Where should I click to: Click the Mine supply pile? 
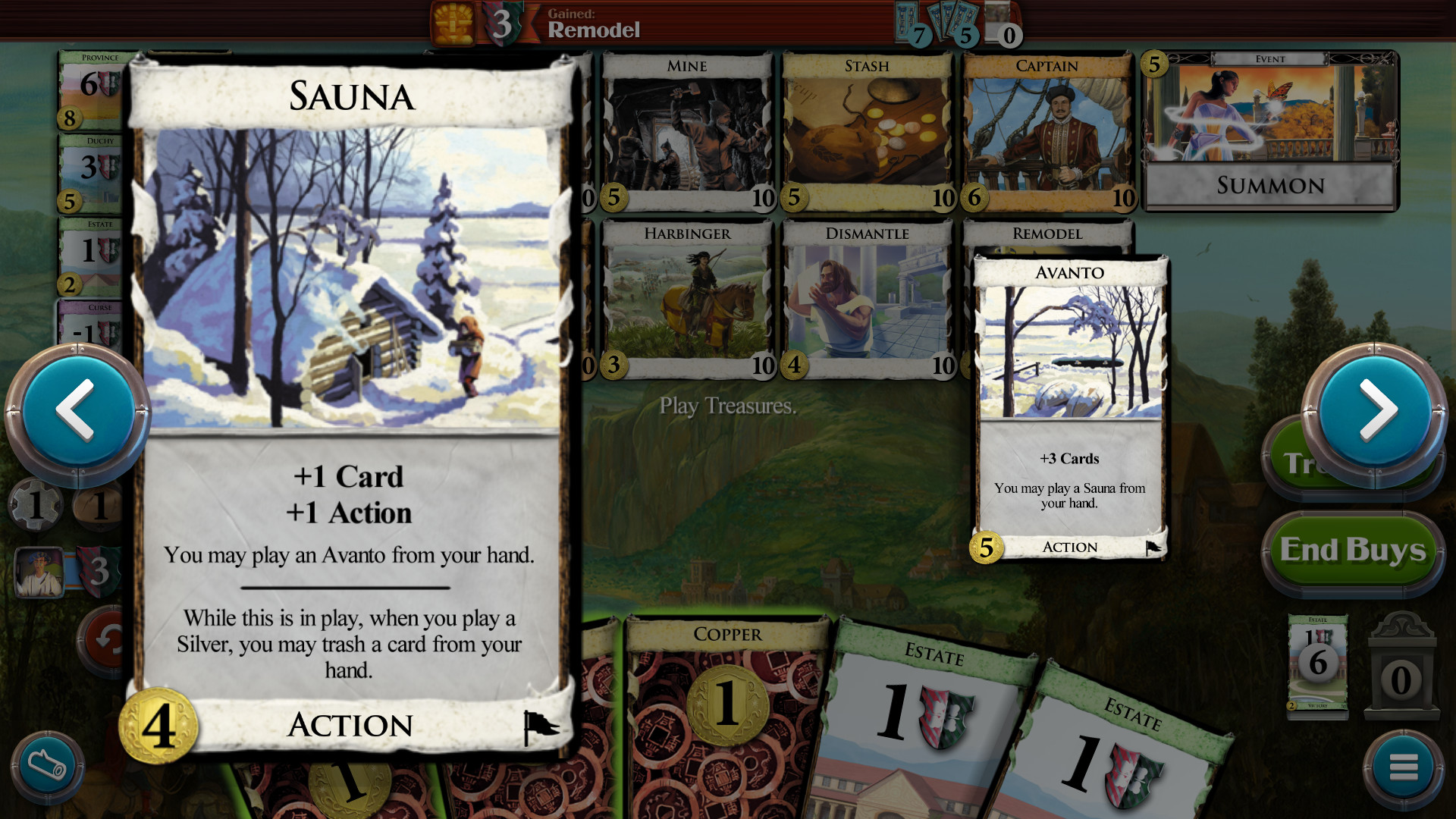[x=686, y=133]
